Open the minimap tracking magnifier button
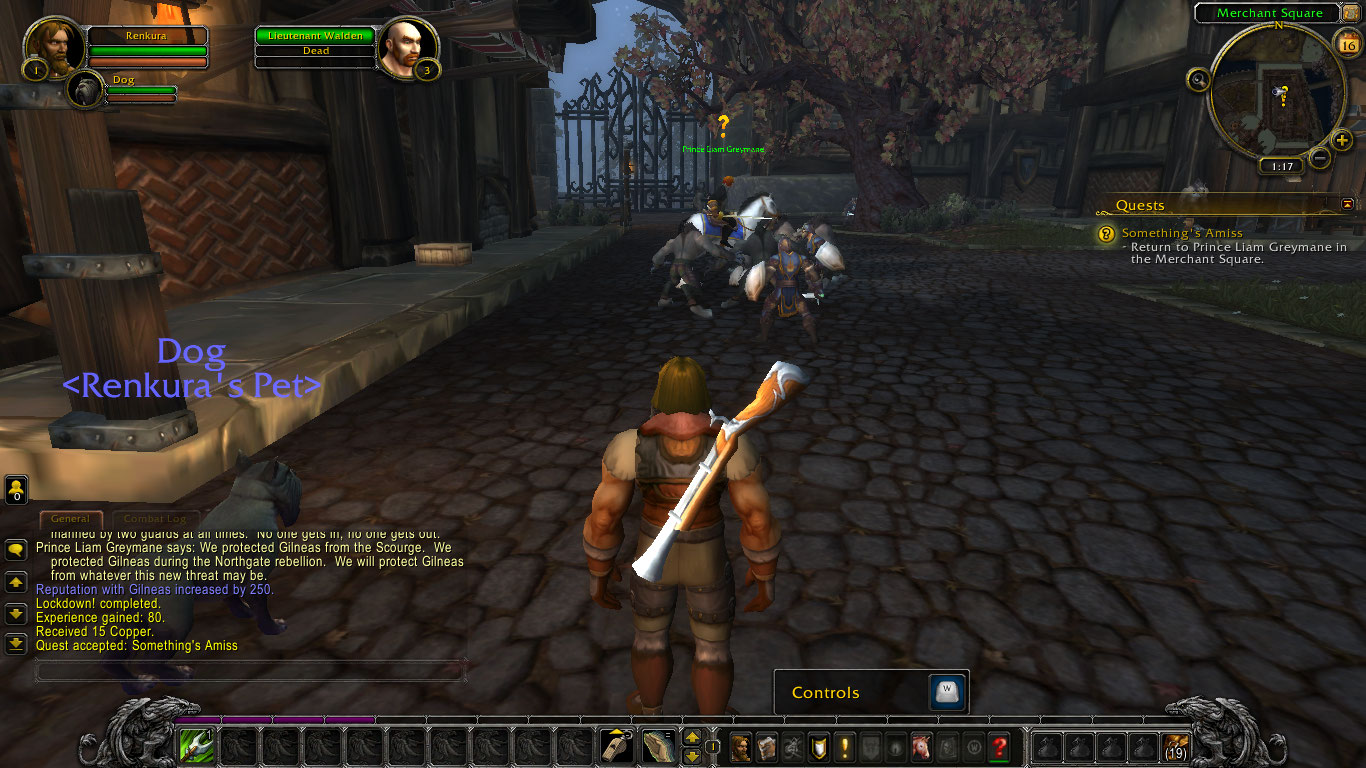 (x=1197, y=79)
